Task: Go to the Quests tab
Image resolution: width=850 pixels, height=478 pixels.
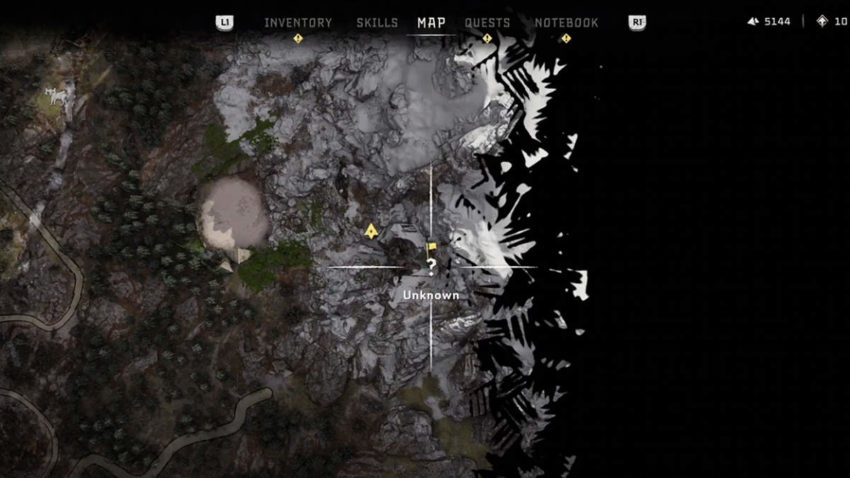Action: [x=487, y=23]
